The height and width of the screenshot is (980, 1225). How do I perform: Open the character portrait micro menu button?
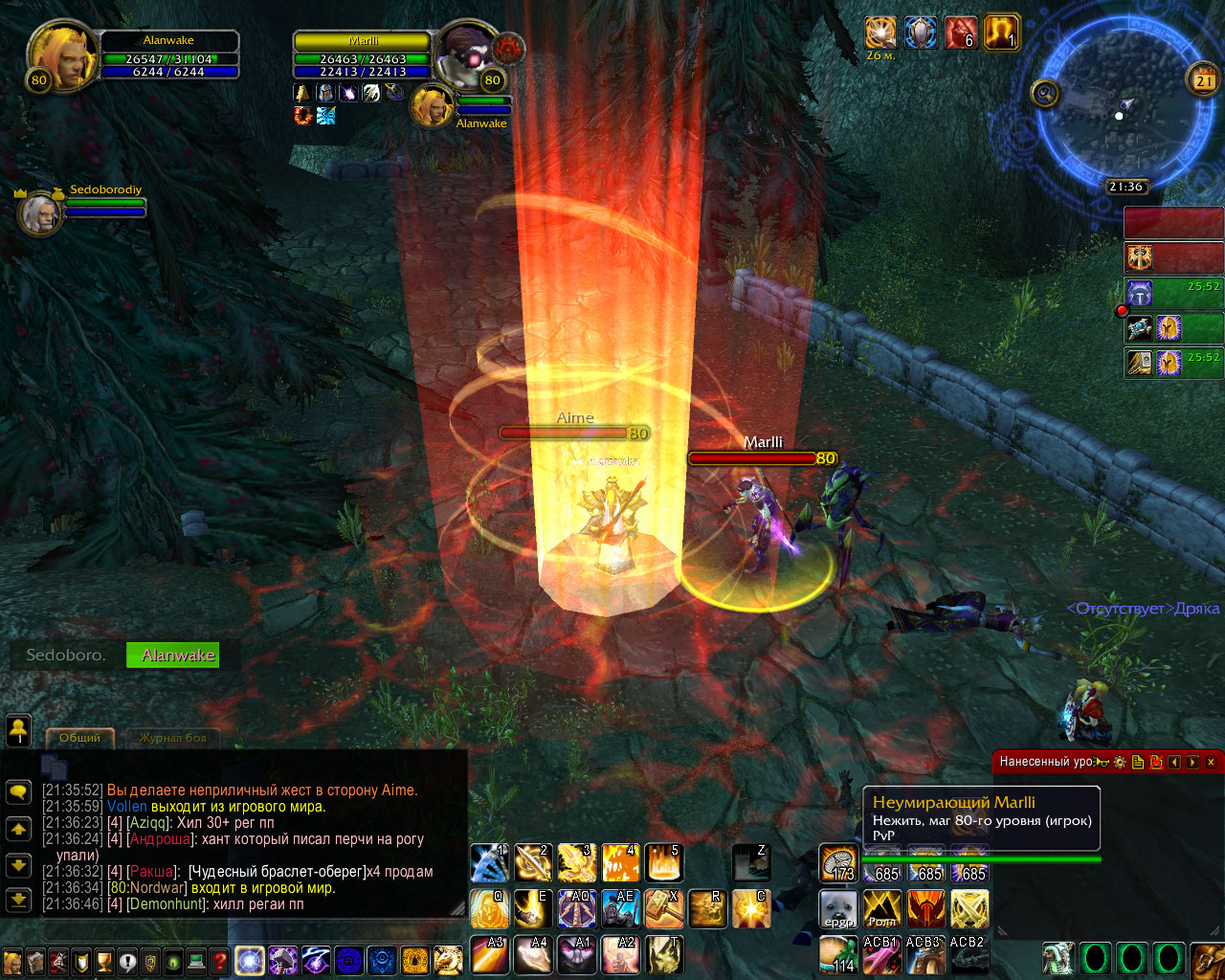click(x=12, y=961)
